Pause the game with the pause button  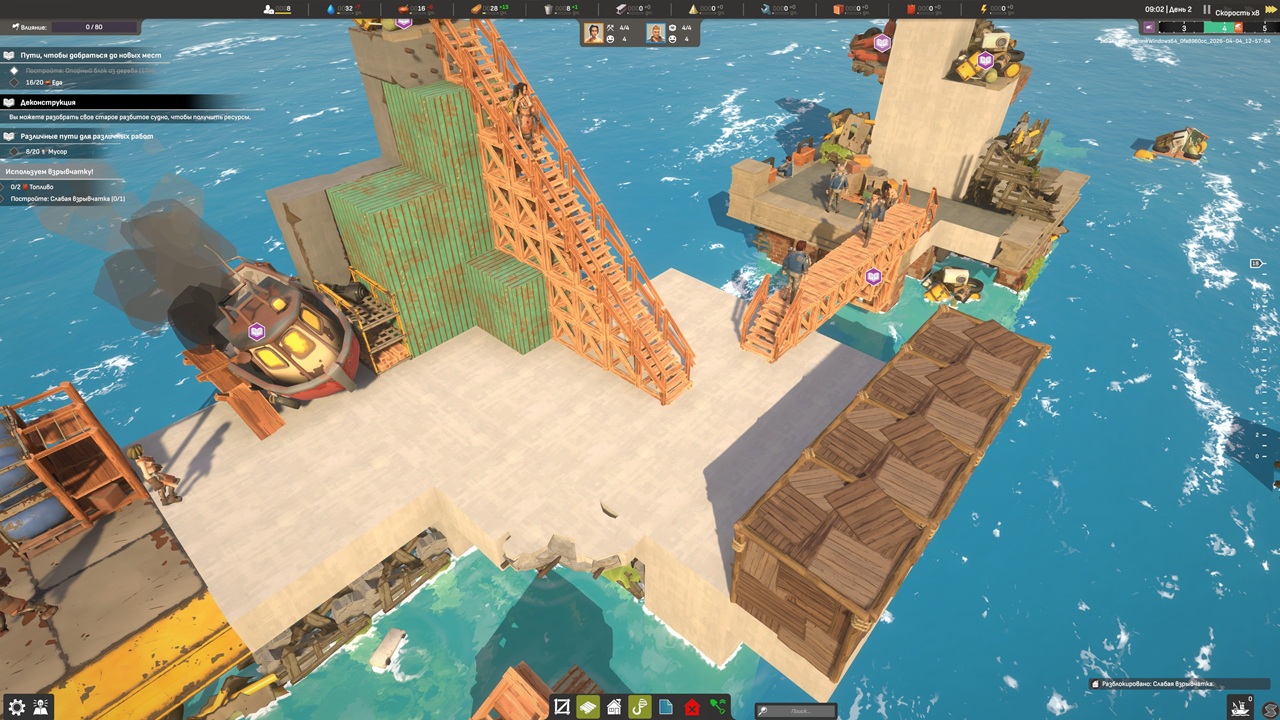1207,11
